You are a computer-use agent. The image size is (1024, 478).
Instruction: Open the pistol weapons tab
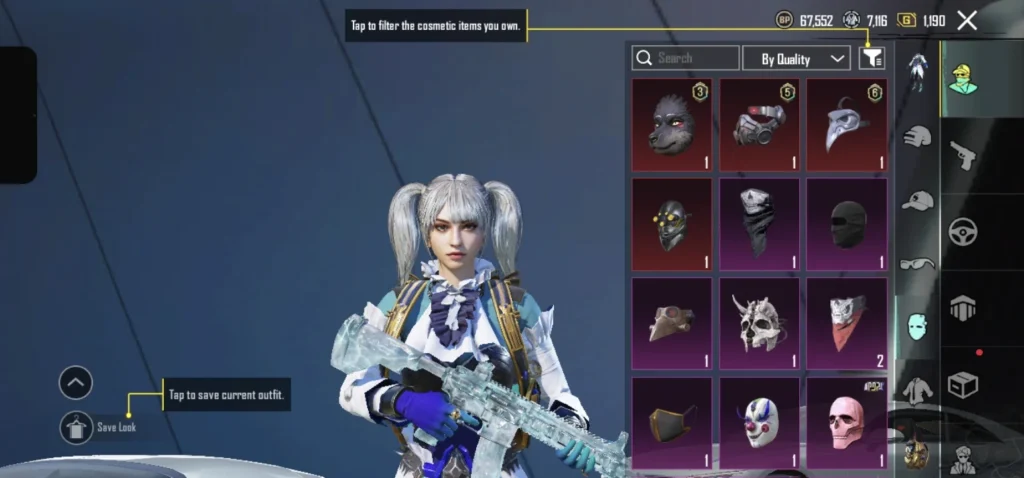[963, 154]
